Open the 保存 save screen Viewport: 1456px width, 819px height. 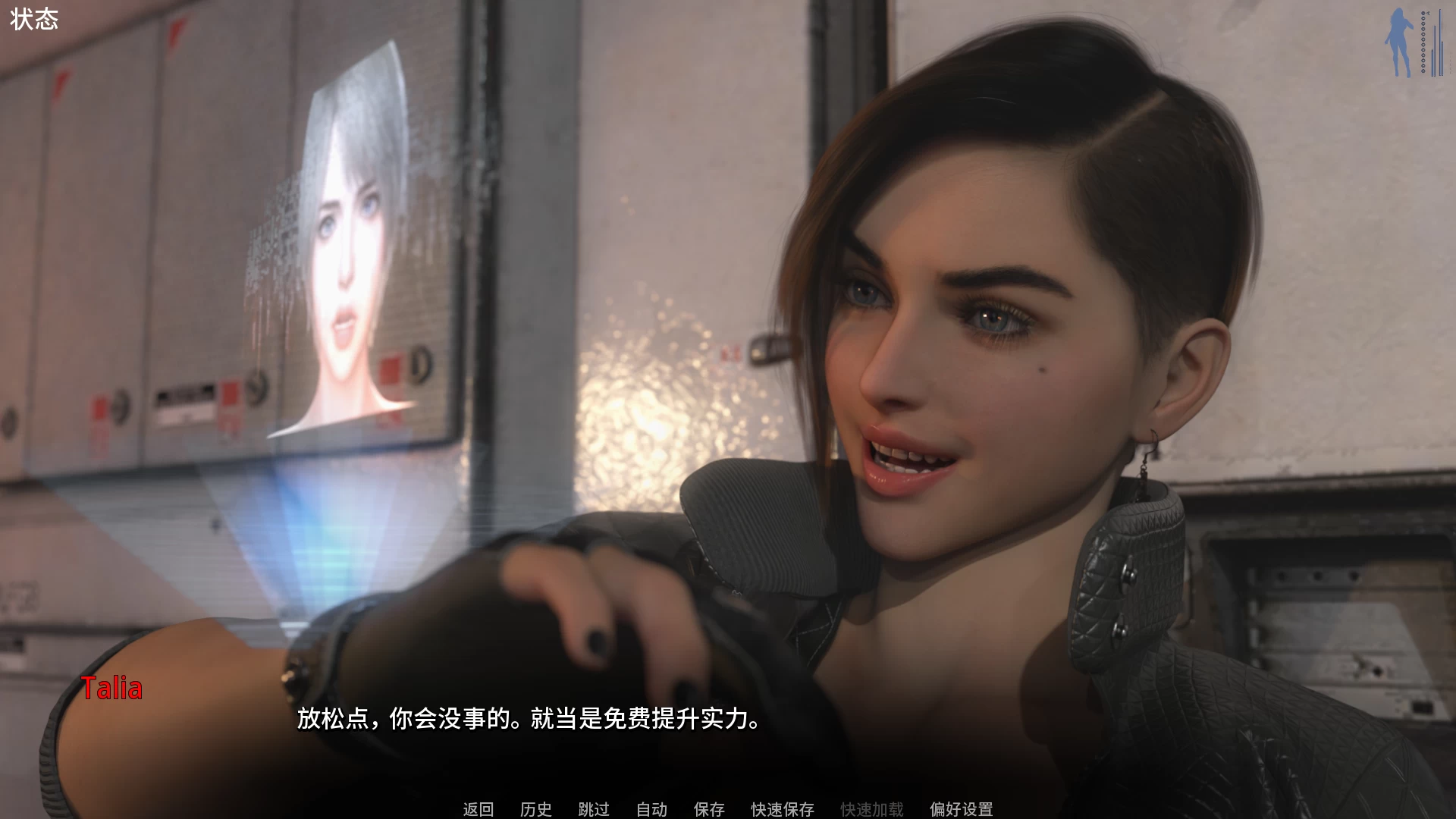tap(708, 808)
